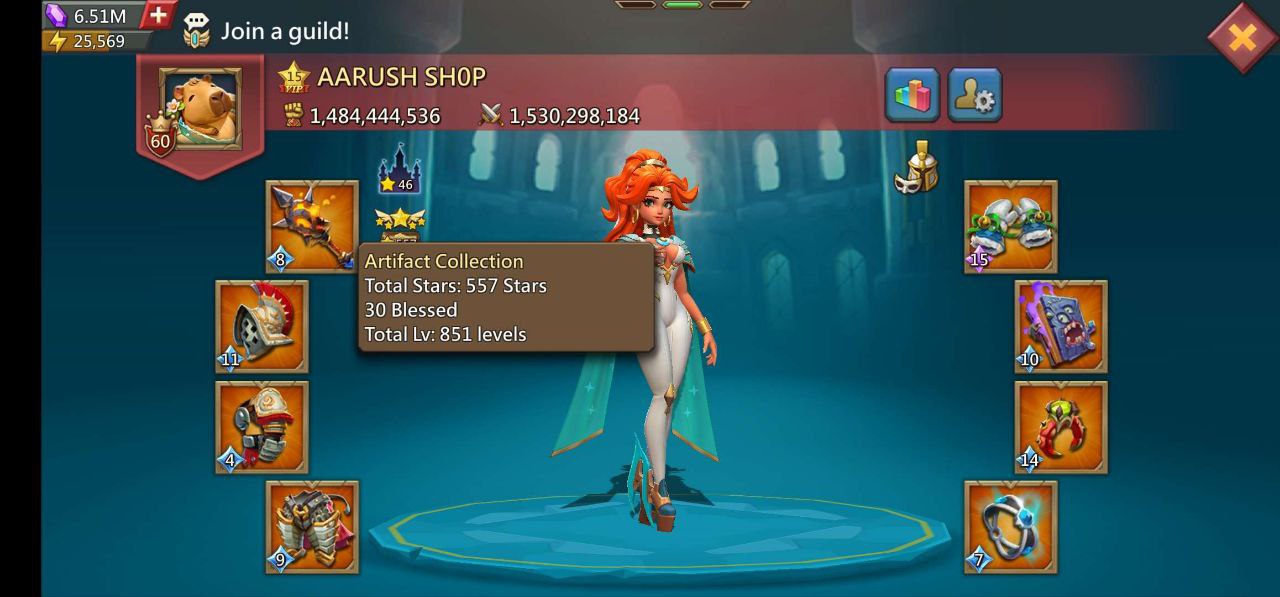The width and height of the screenshot is (1280, 597).
Task: Open the castle icon with 46 stars
Action: click(399, 170)
